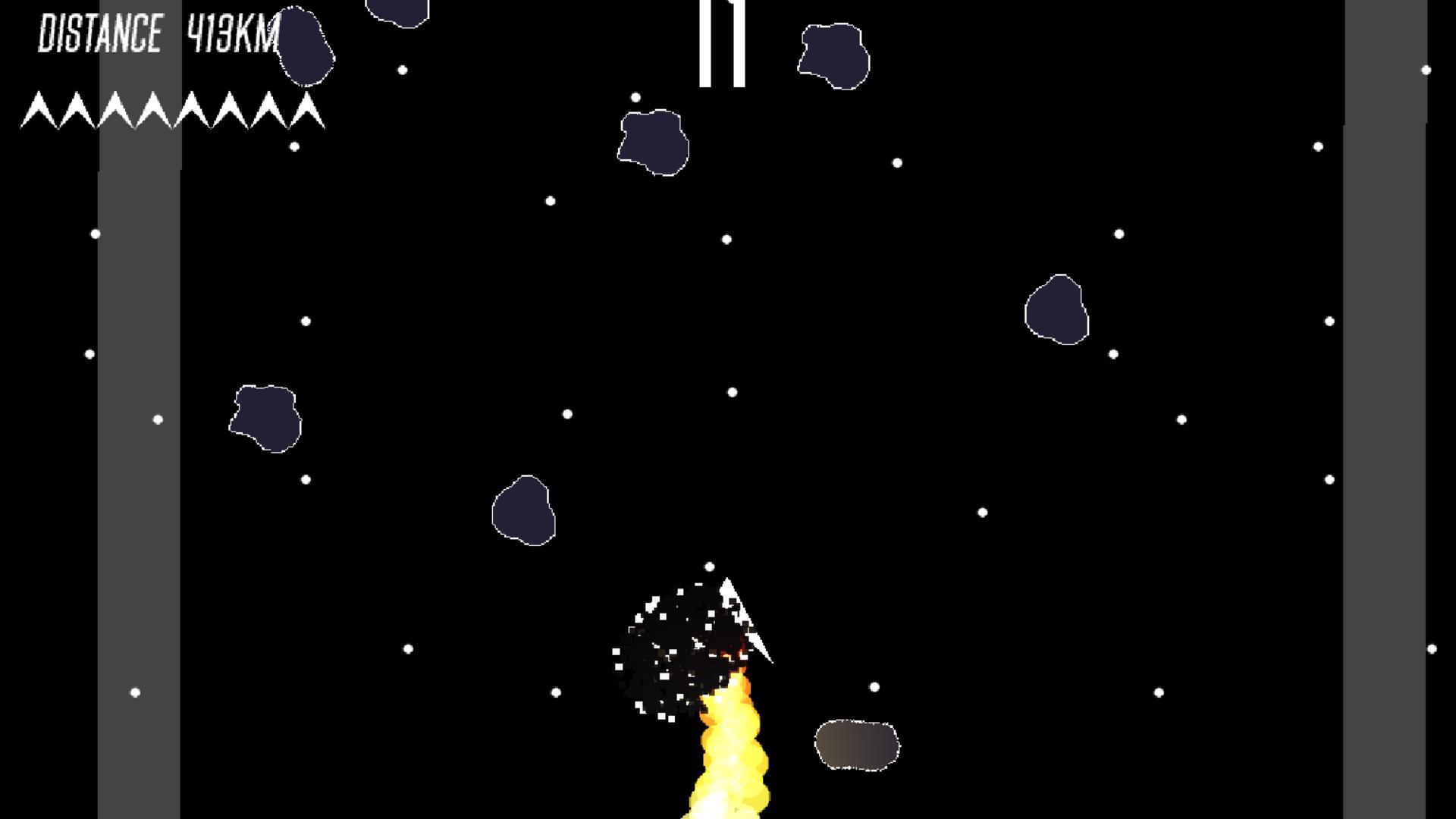Click the pause icon at top center

[x=721, y=42]
